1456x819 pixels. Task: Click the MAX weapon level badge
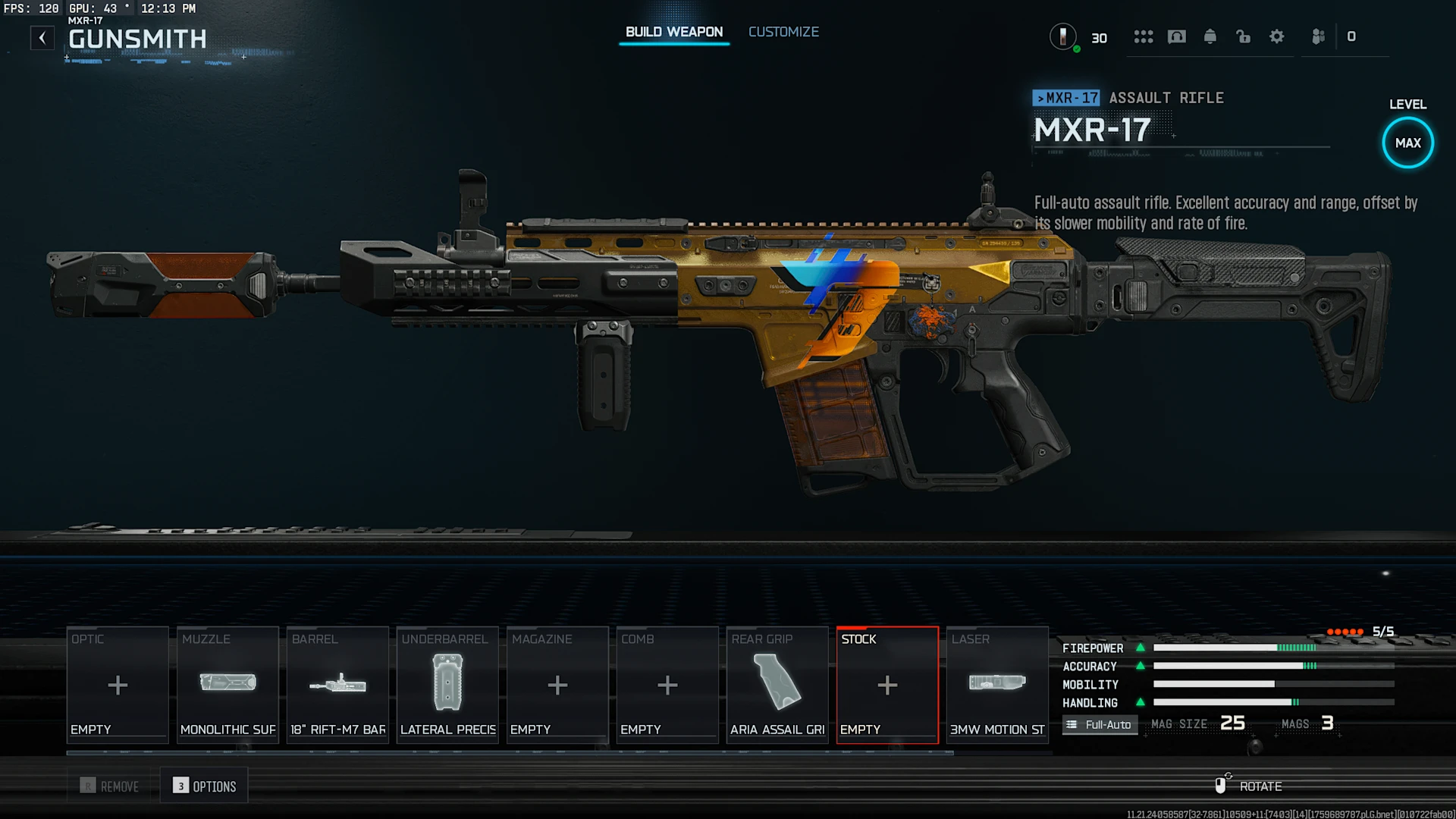[1407, 143]
